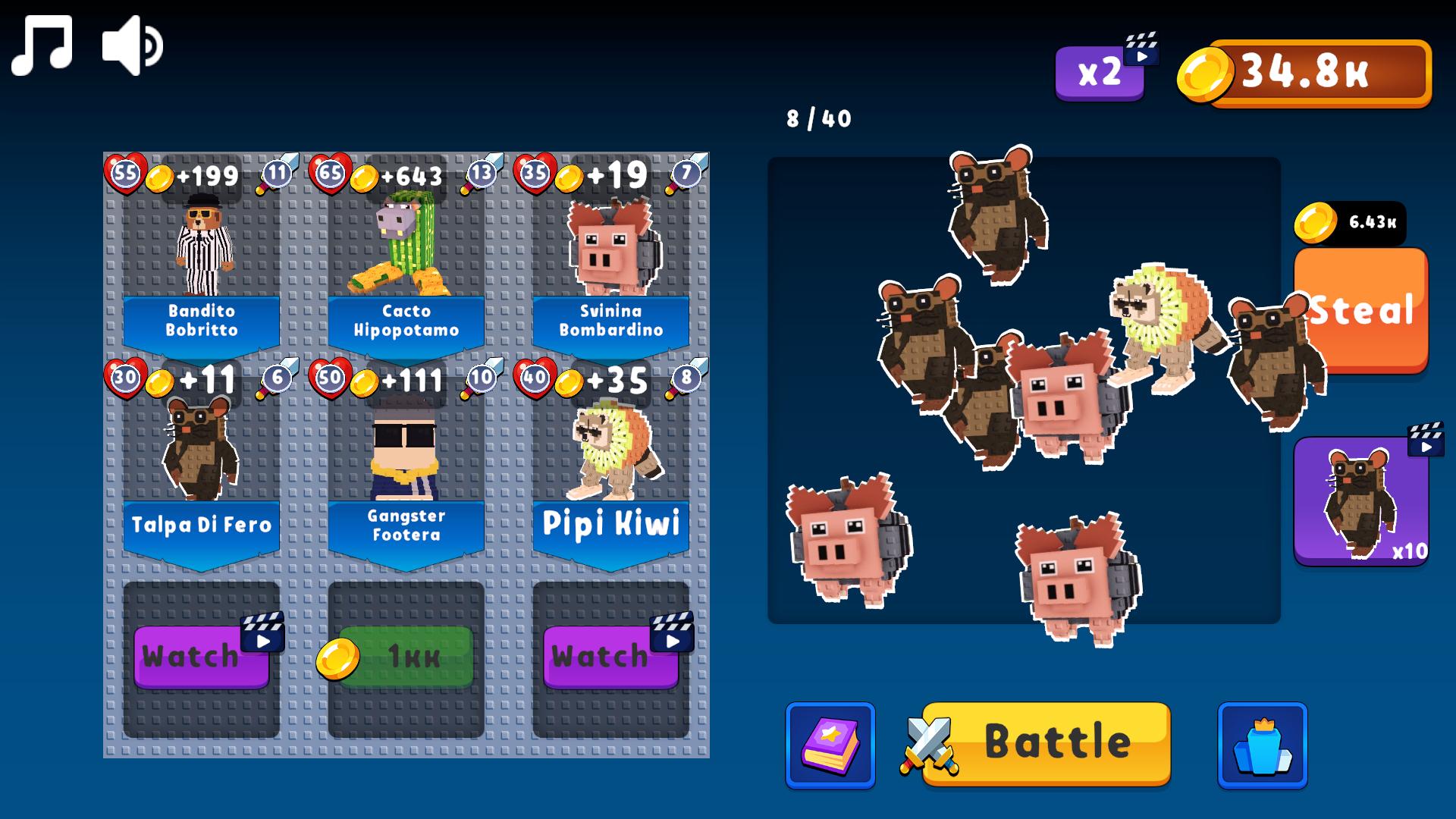Toggle the music note icon
The image size is (1456, 819).
42,44
